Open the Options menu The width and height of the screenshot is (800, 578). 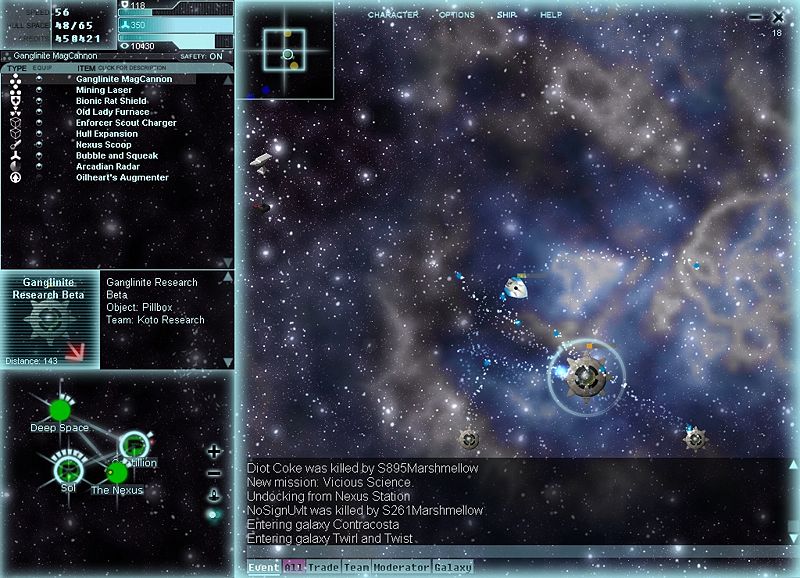click(456, 16)
